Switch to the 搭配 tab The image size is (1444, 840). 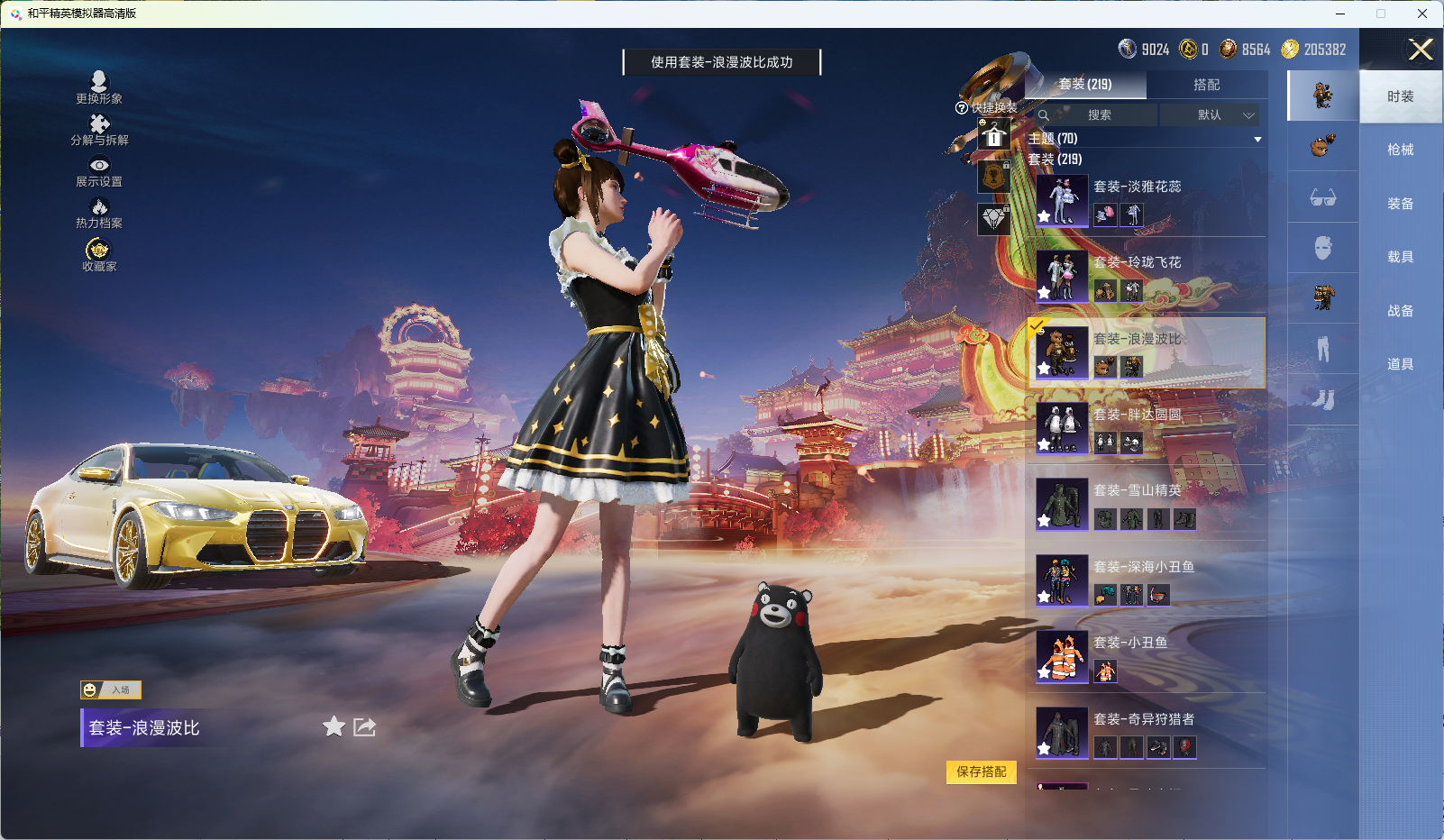(1208, 84)
